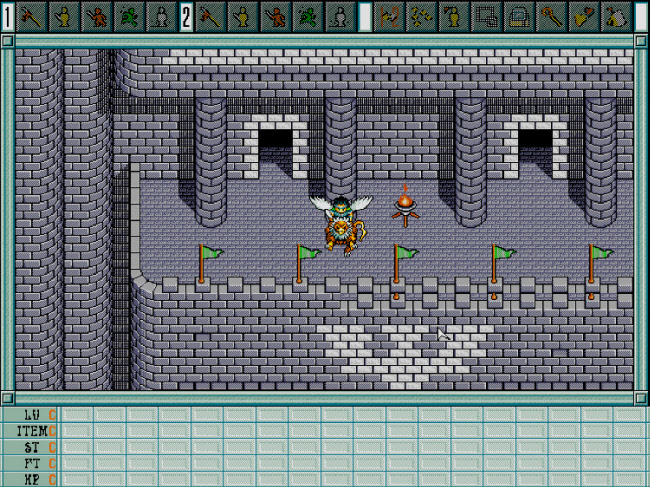Pick the grey pawn icon for group 2
The image size is (650, 487).
[339, 15]
